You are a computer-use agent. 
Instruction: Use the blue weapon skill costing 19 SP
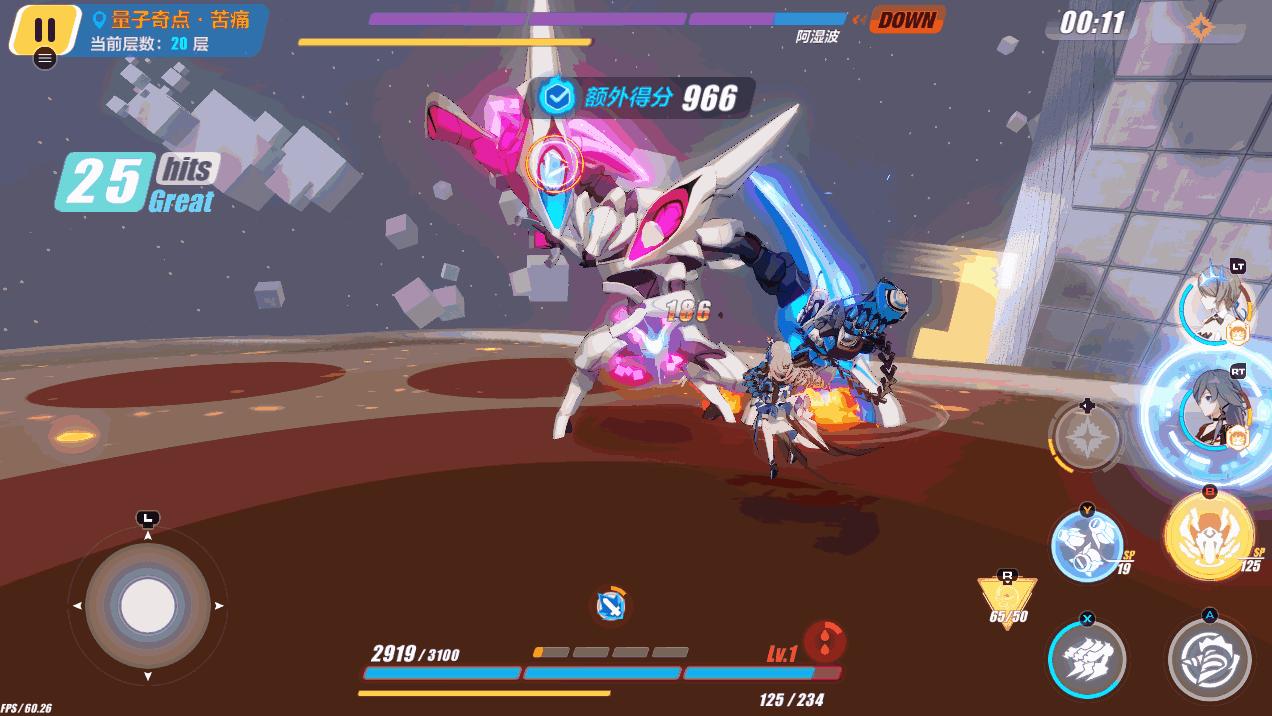pos(1087,545)
